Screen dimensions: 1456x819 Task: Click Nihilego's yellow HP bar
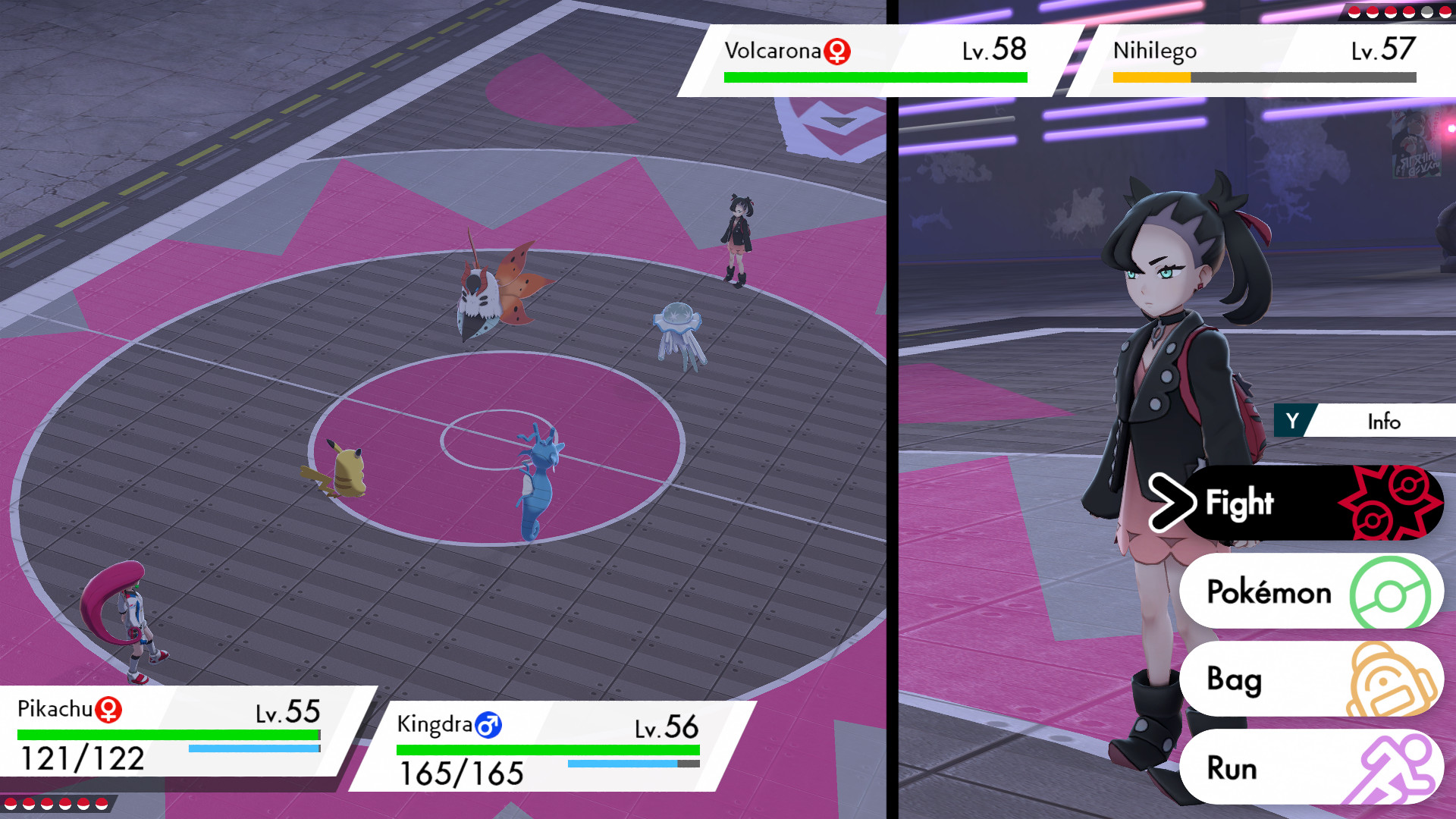(1149, 75)
